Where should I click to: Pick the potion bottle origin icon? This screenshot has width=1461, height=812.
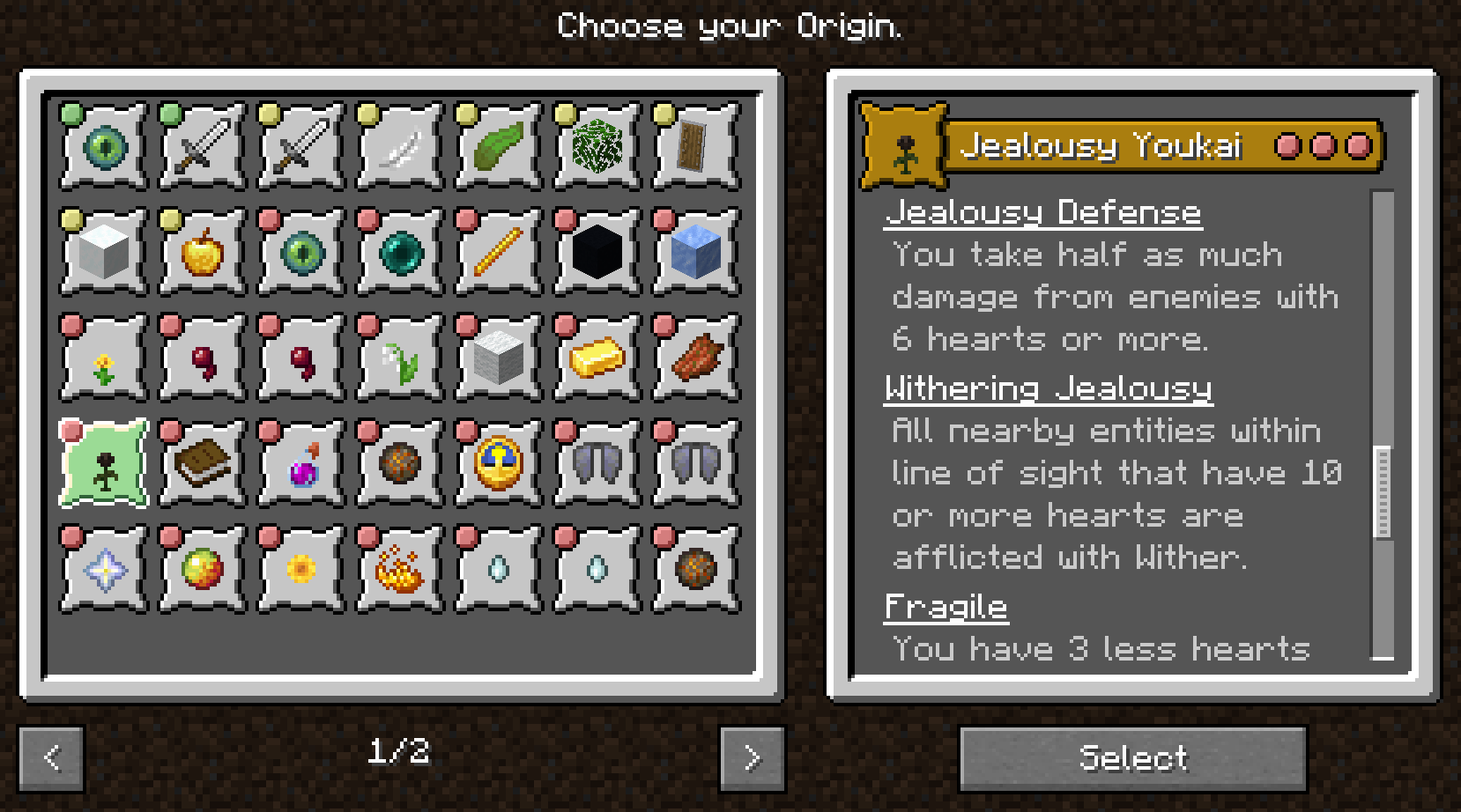point(300,462)
